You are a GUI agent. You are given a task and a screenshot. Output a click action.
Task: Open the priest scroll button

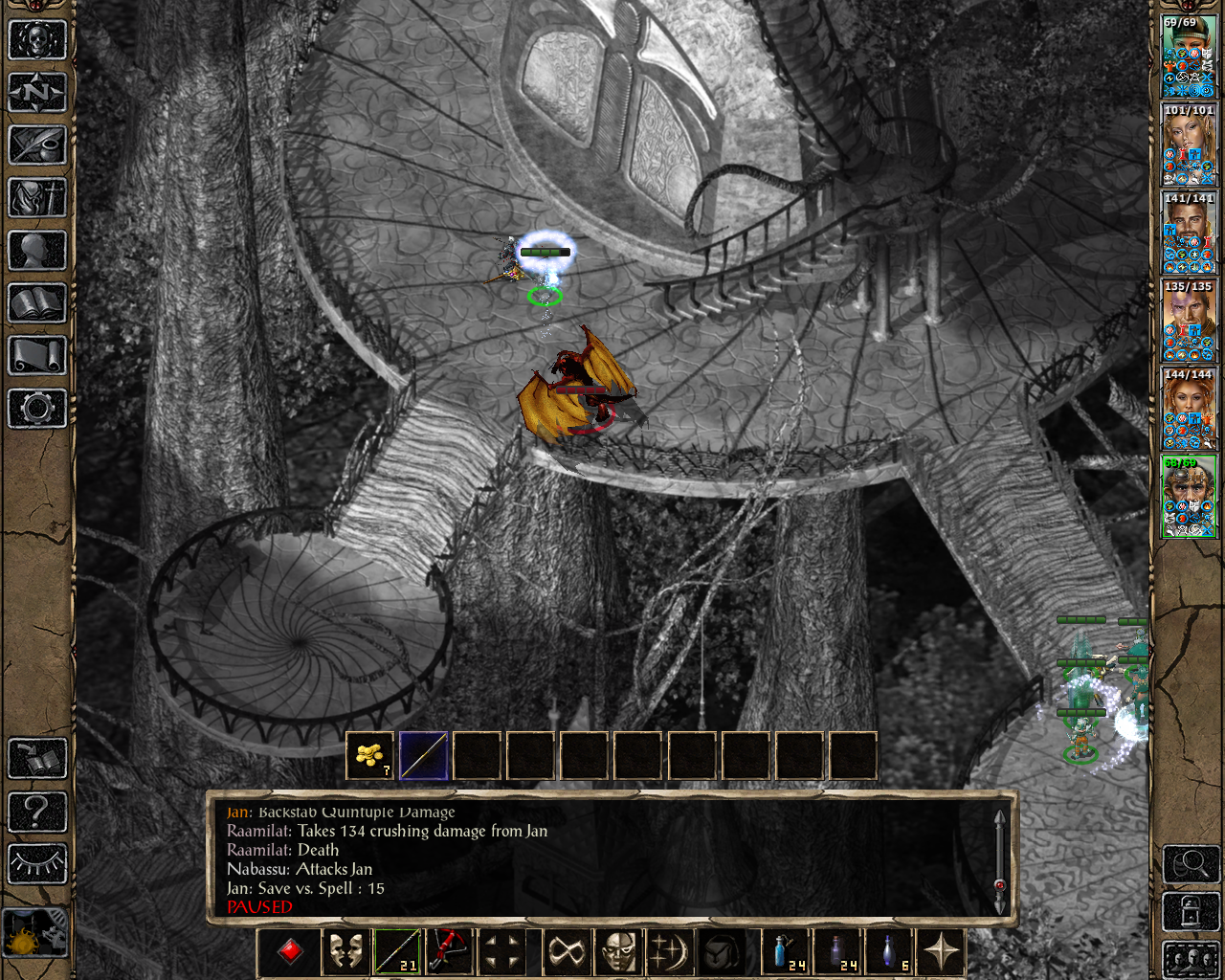coord(37,356)
